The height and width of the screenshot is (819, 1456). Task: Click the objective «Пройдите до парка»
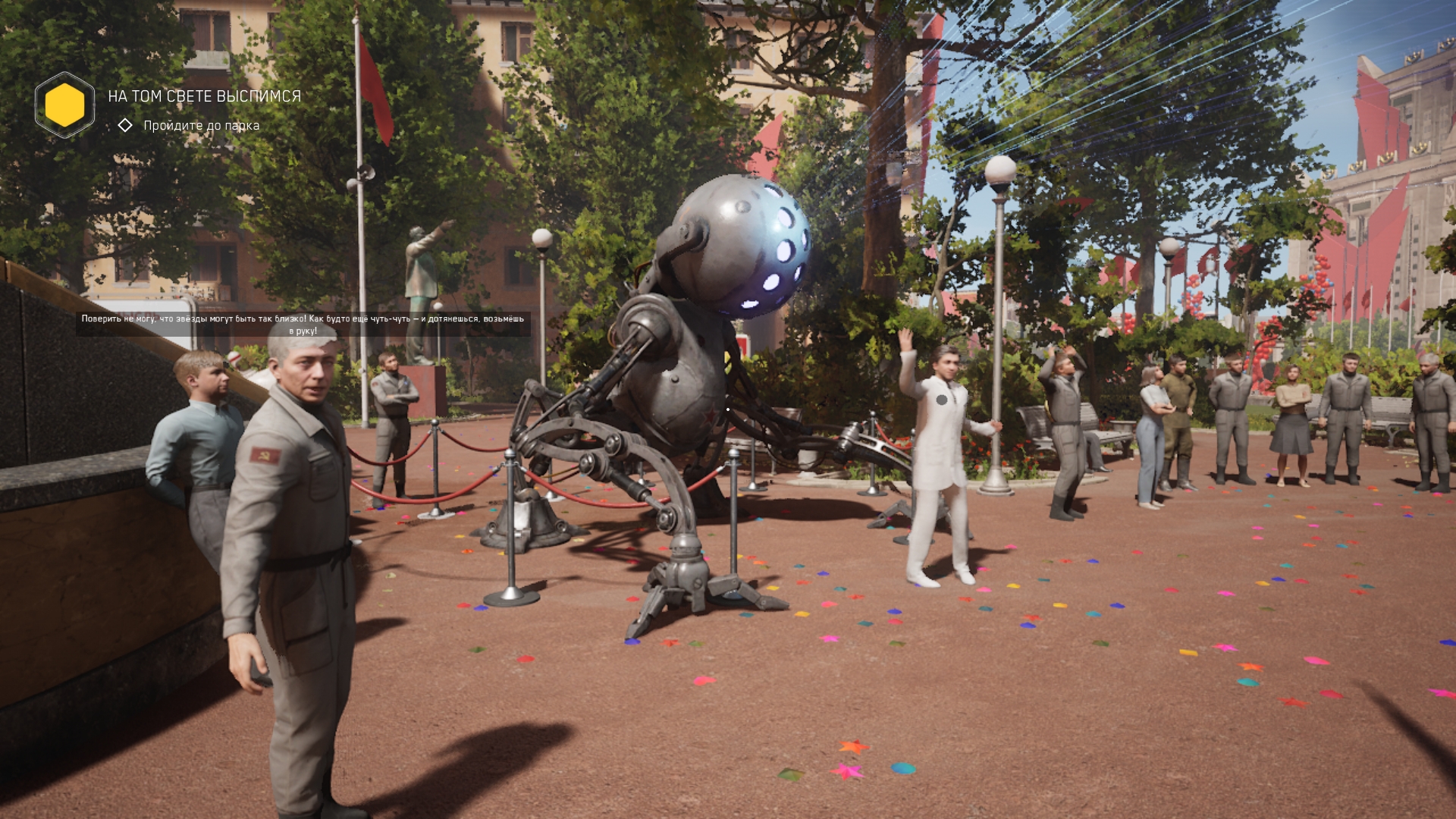click(201, 126)
